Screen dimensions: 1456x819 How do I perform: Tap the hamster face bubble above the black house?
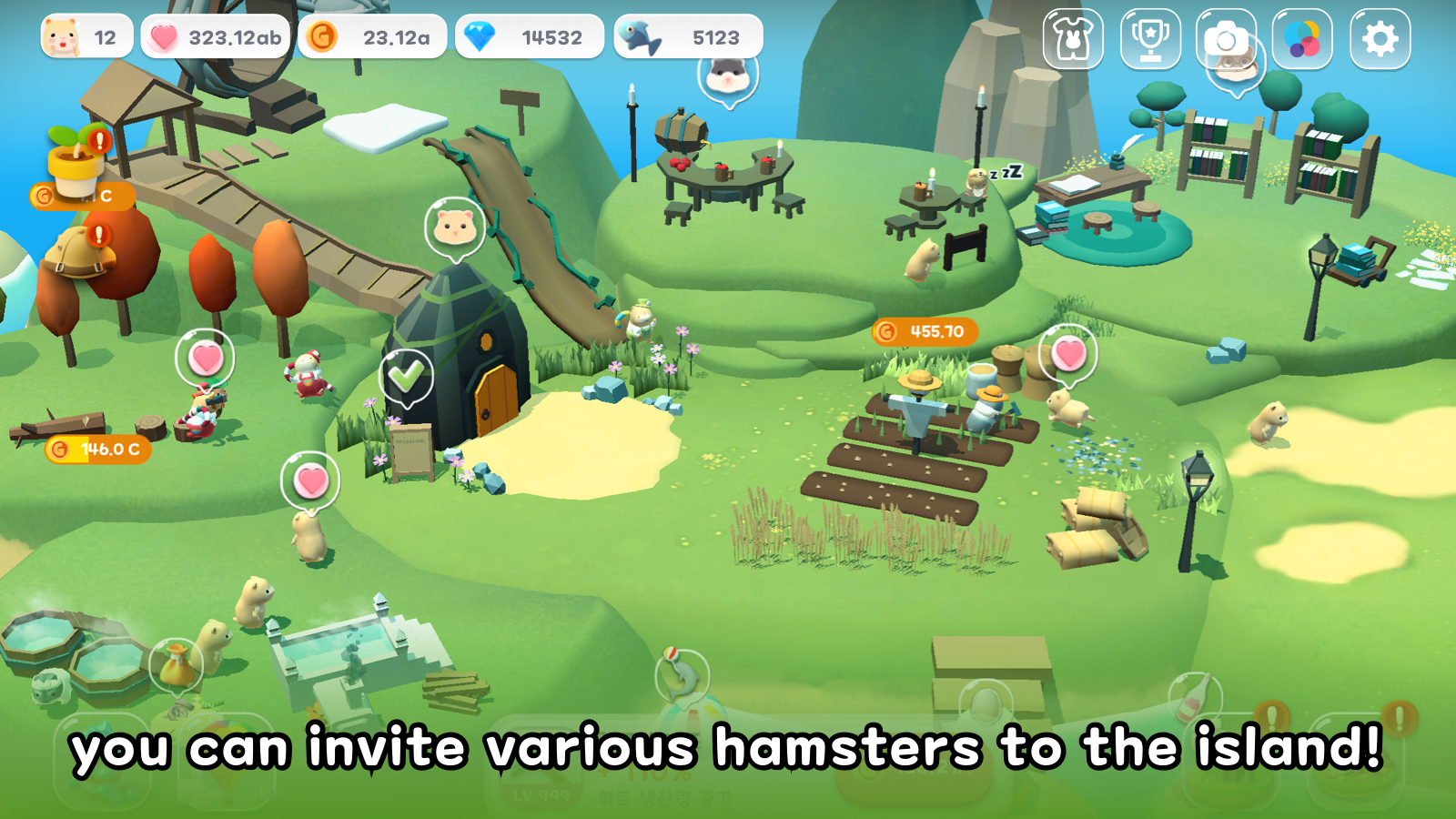455,227
